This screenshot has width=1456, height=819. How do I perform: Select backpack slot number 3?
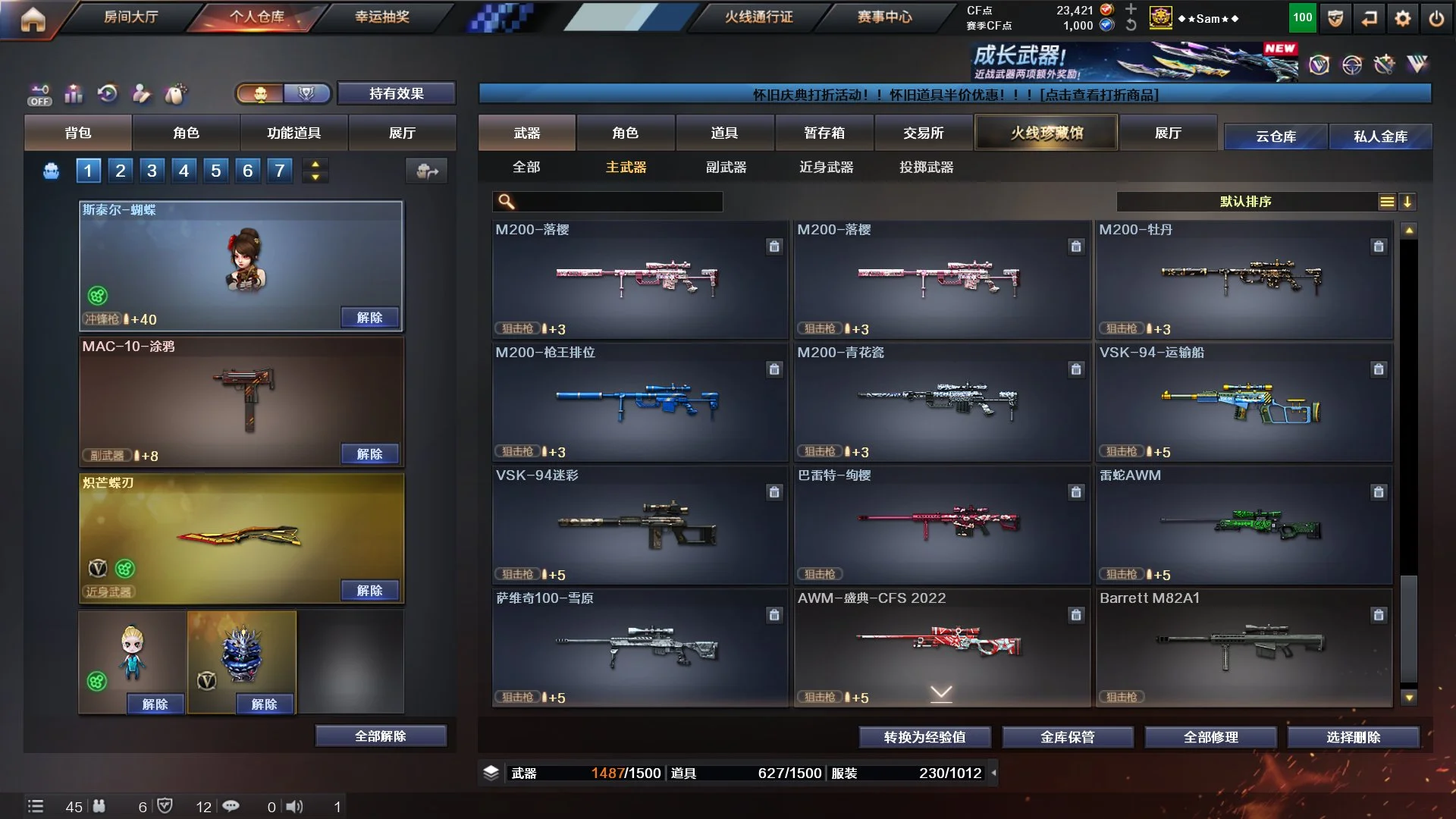pyautogui.click(x=152, y=171)
